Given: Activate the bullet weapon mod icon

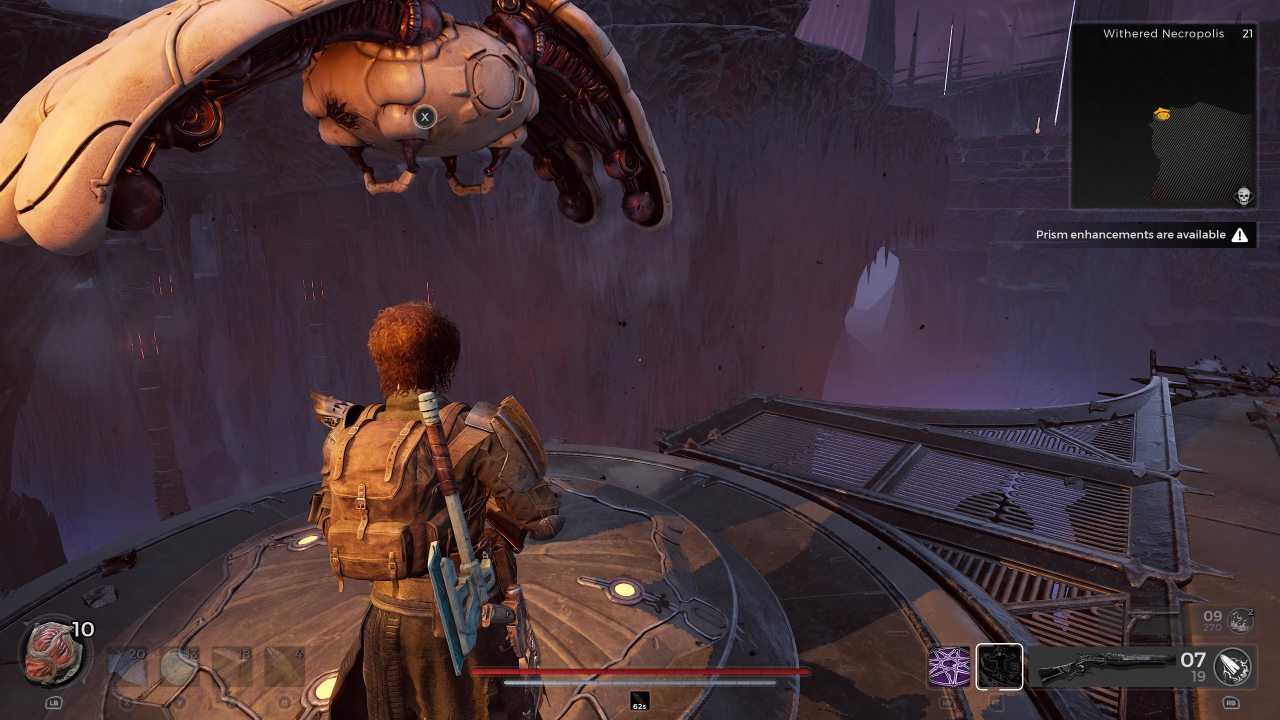Looking at the screenshot, I should tap(1234, 667).
